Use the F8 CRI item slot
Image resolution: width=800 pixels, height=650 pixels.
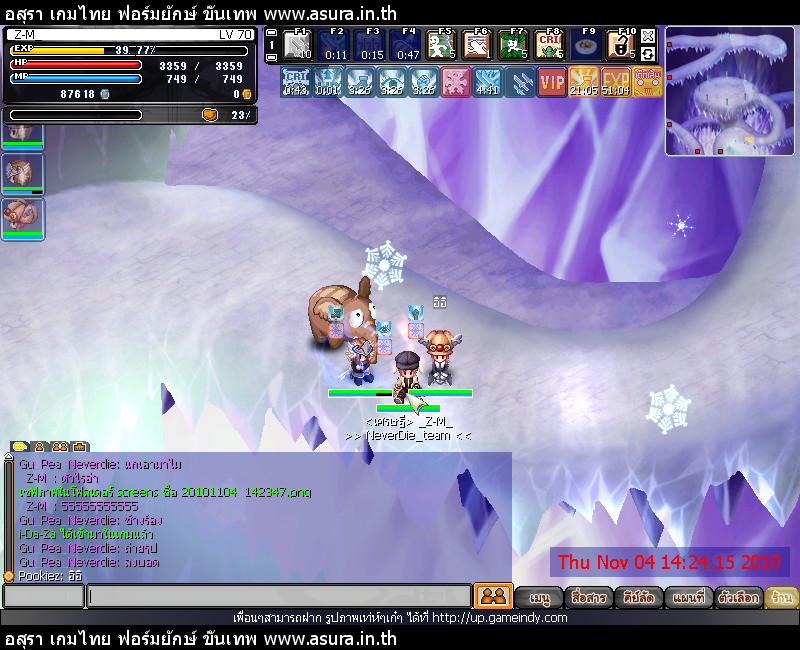[x=548, y=45]
